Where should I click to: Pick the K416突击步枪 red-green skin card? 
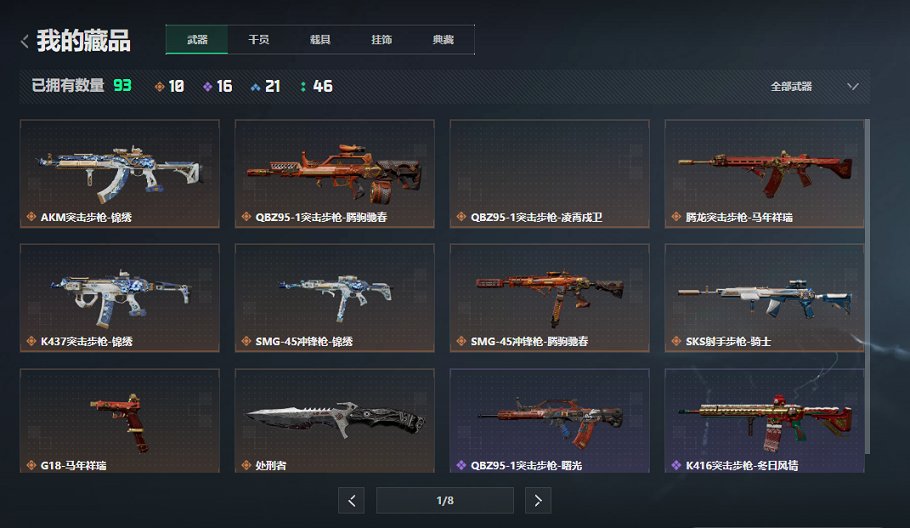click(x=764, y=420)
